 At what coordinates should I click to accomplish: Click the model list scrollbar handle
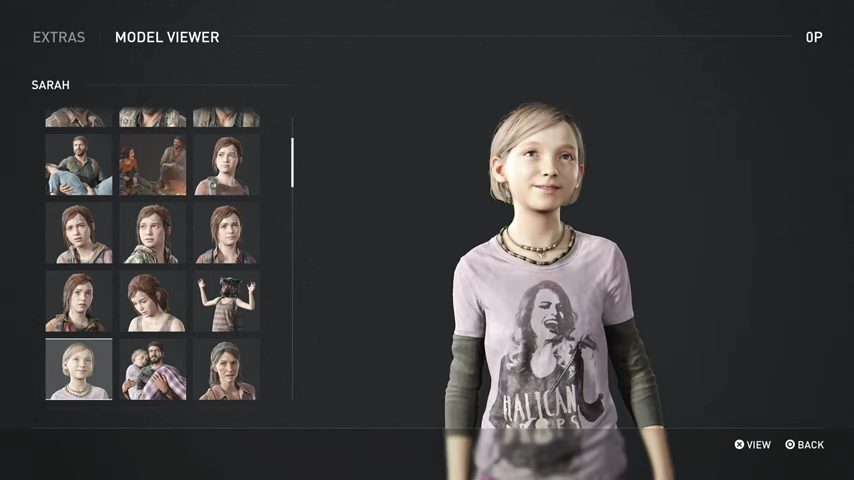(292, 162)
